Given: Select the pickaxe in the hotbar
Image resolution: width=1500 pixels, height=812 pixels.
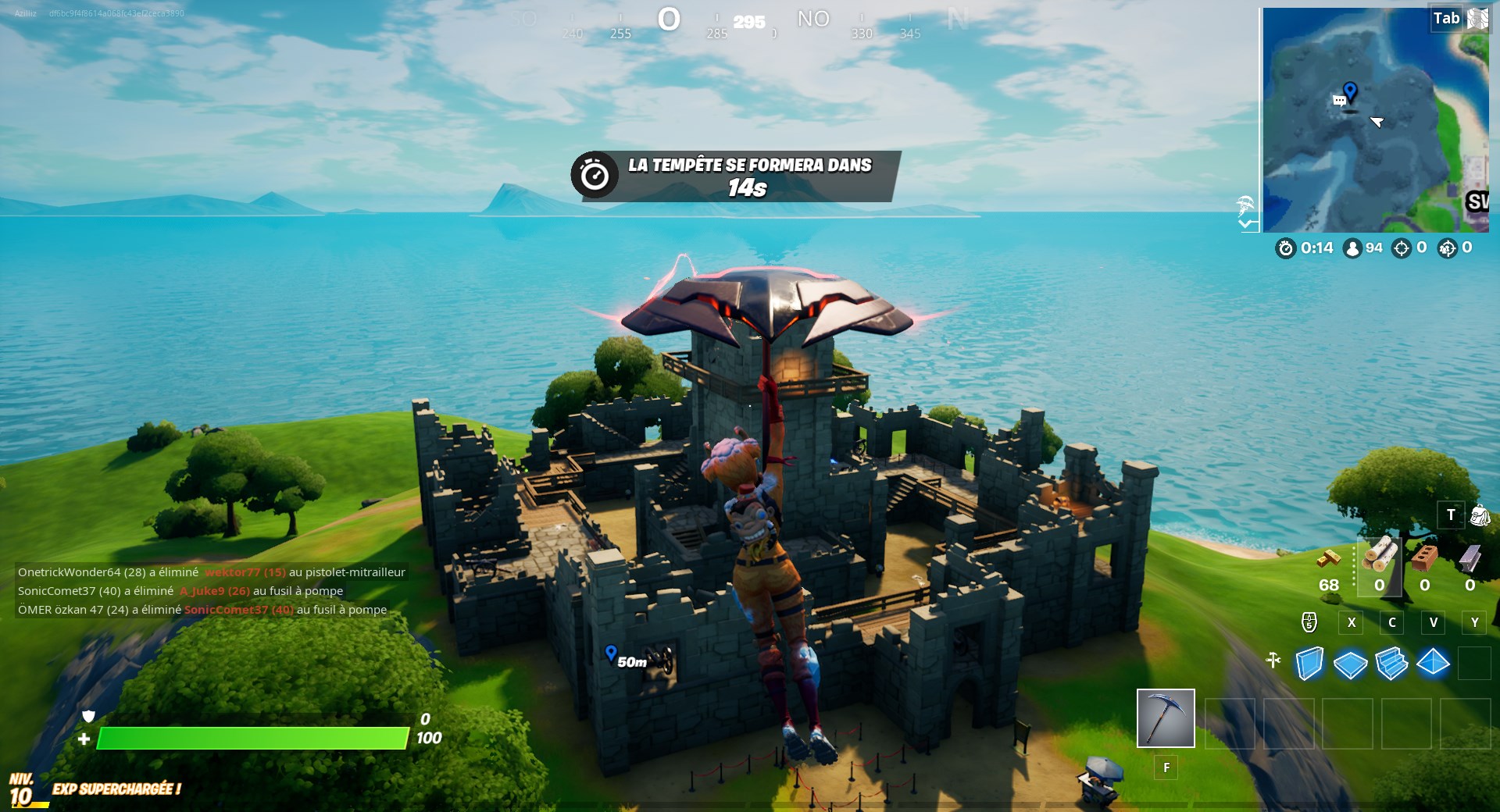Looking at the screenshot, I should coord(1164,717).
